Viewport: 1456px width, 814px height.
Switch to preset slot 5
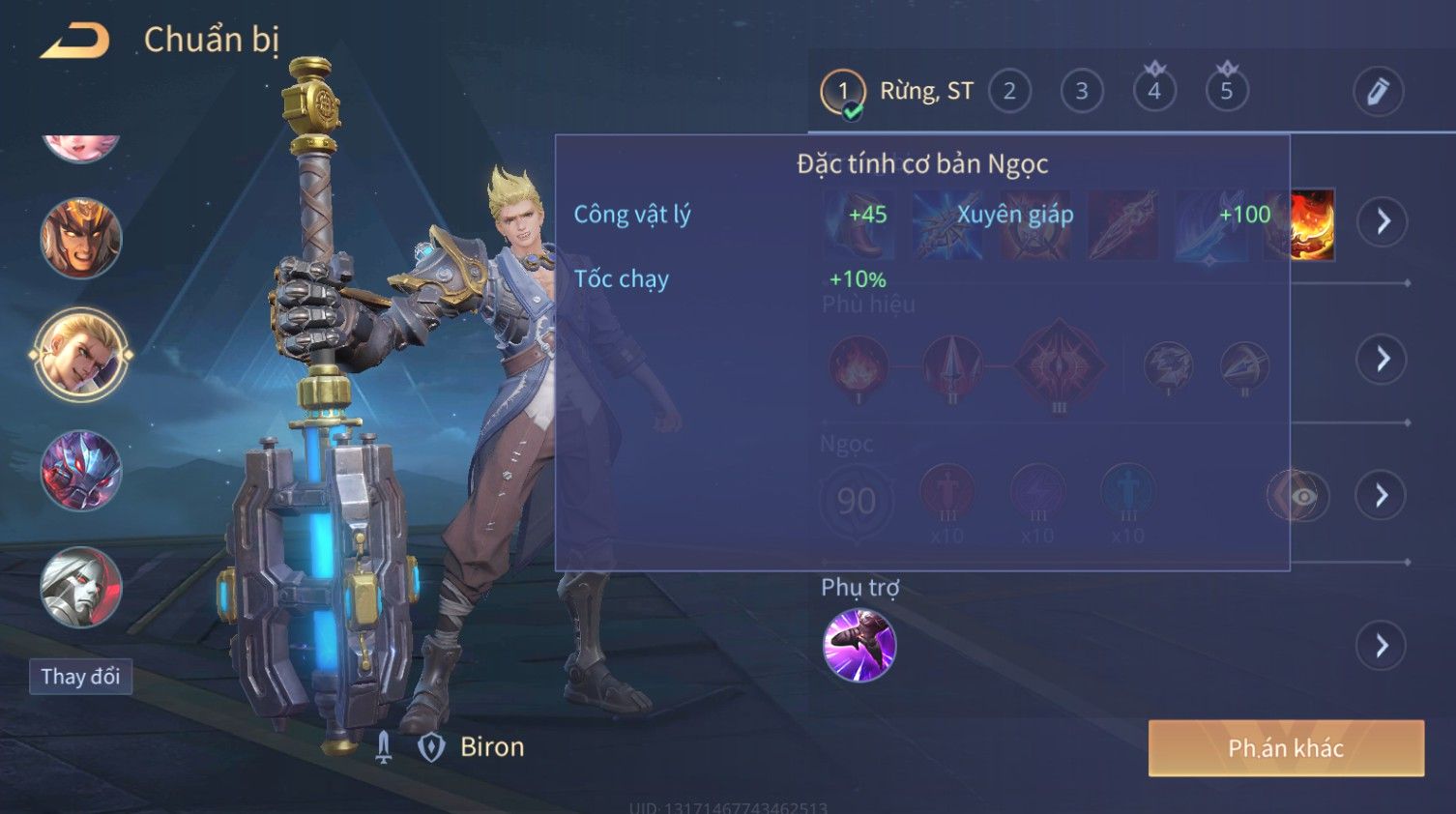click(x=1227, y=92)
